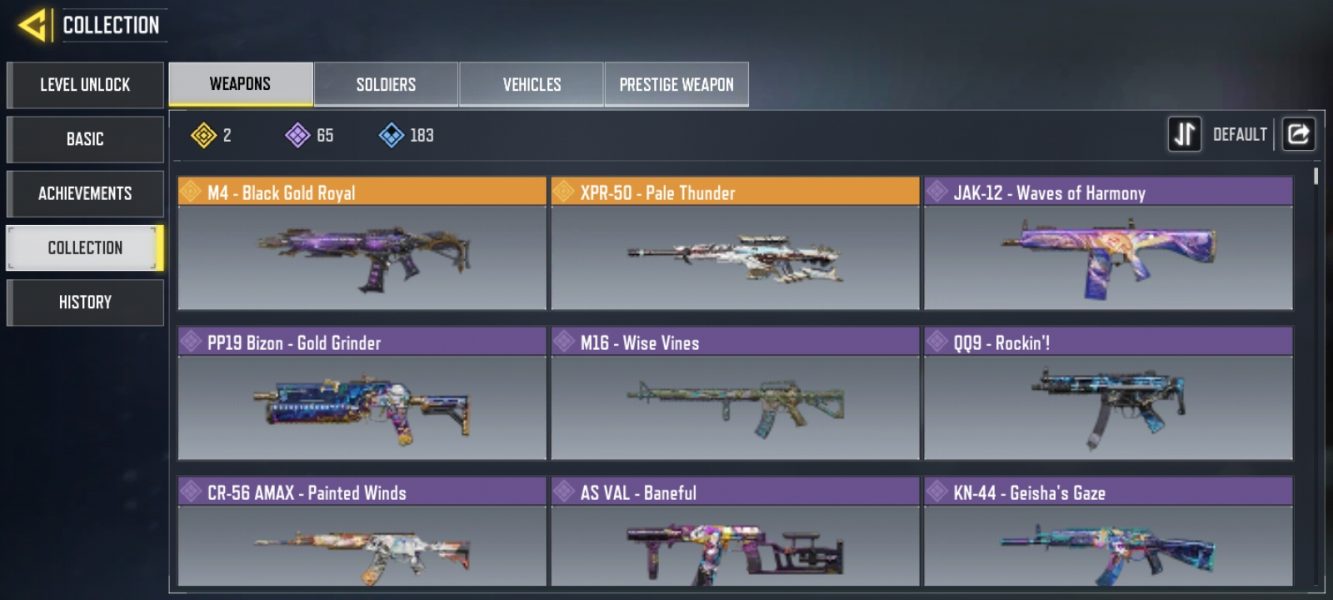Select the AS VAL Baneful card

click(x=735, y=532)
